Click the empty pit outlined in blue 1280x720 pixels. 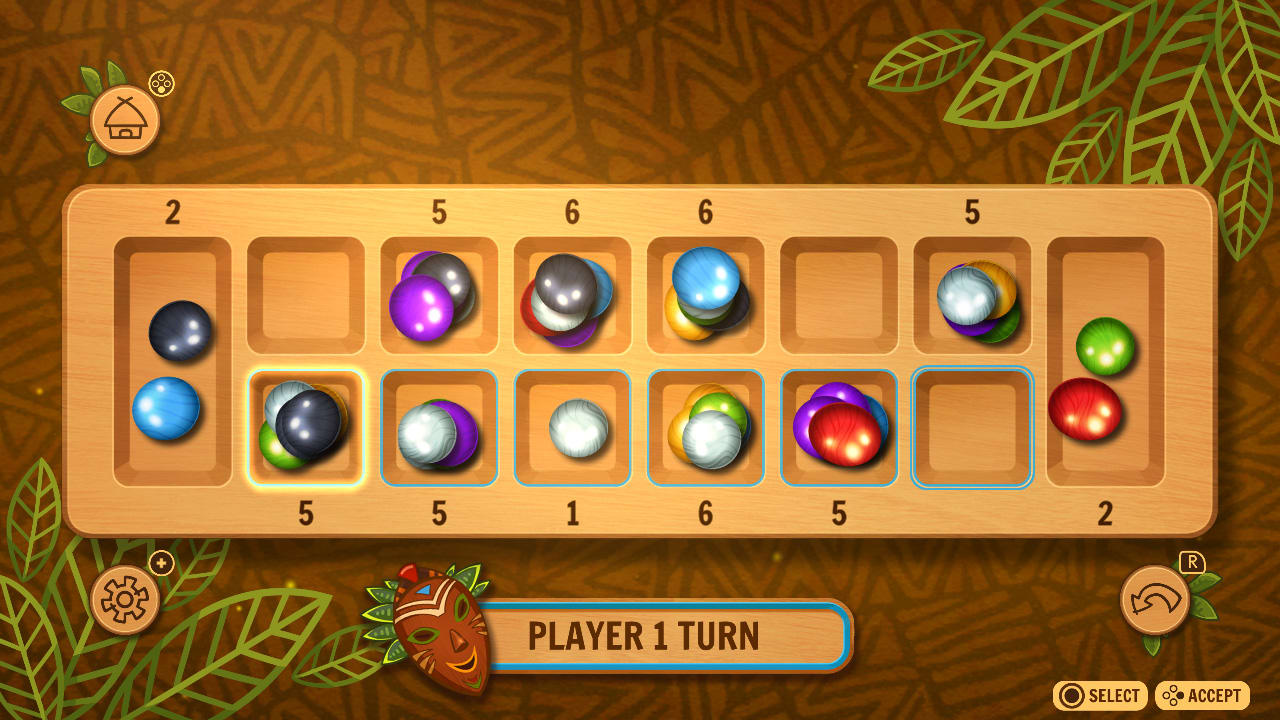(972, 428)
